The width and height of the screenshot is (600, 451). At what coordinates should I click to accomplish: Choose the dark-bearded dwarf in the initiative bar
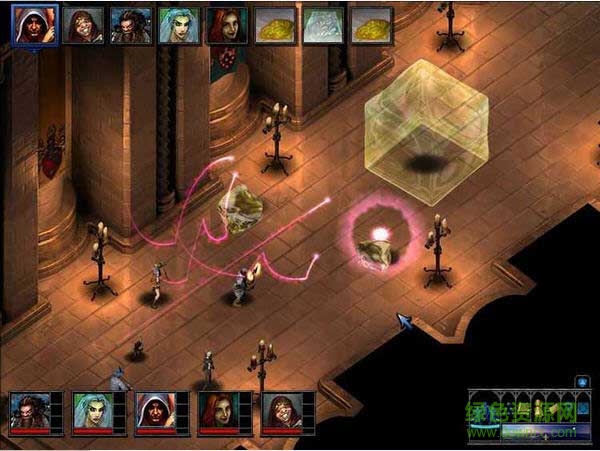130,25
